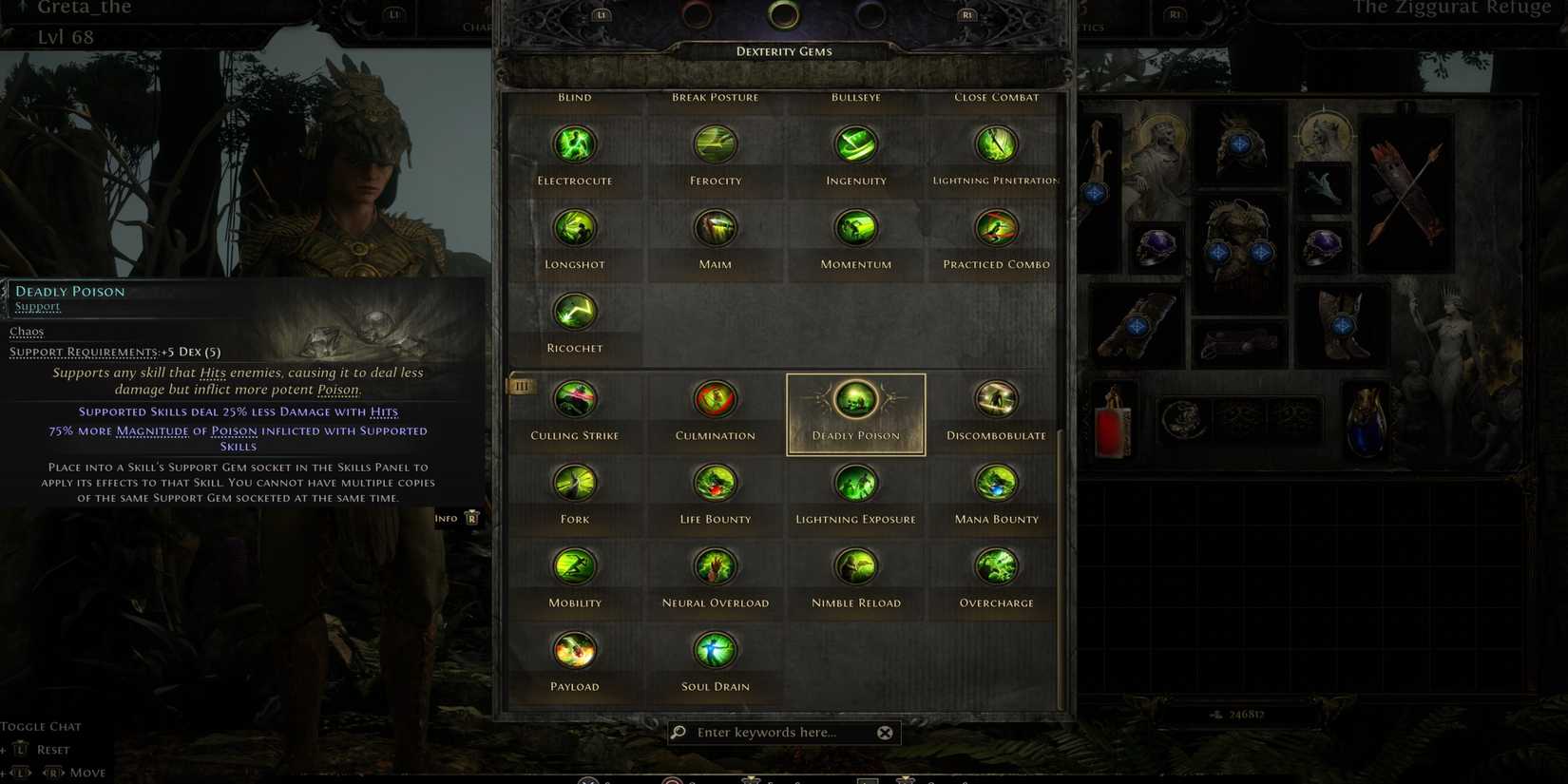Viewport: 1568px width, 784px height.
Task: Choose the Deadly Poison support gem
Action: (x=854, y=401)
